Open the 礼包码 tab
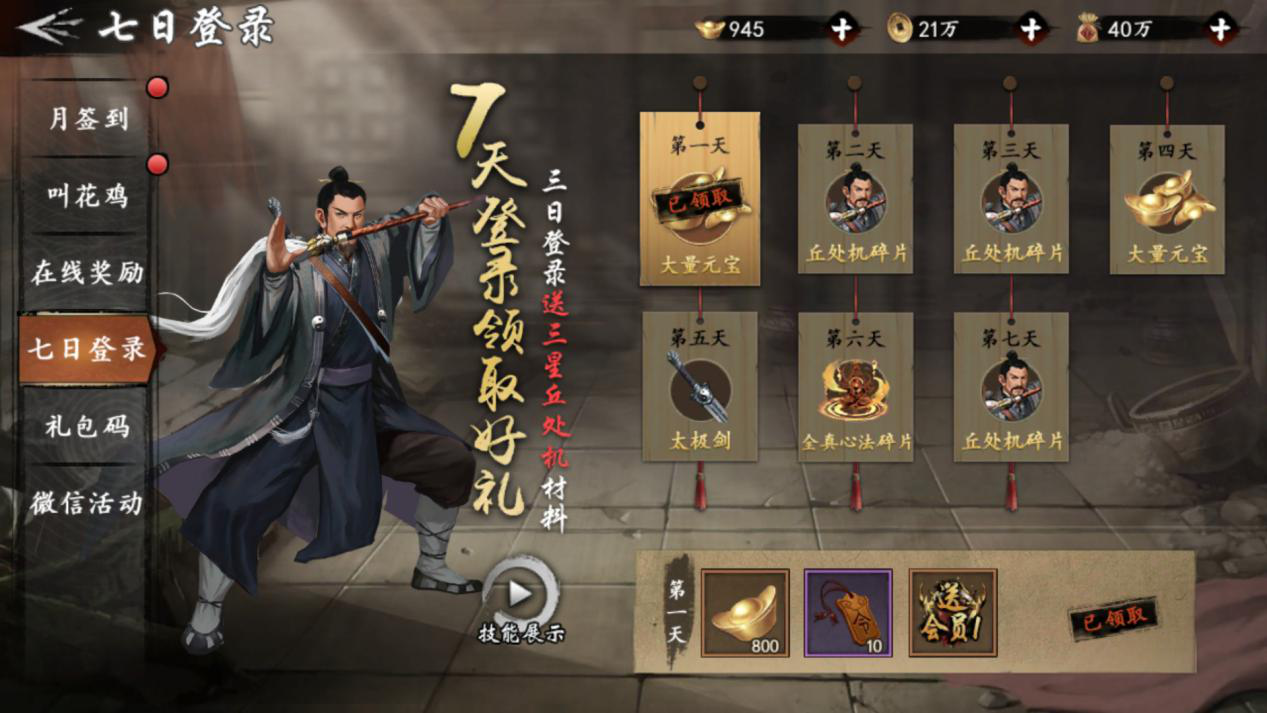The height and width of the screenshot is (713, 1267). click(88, 426)
